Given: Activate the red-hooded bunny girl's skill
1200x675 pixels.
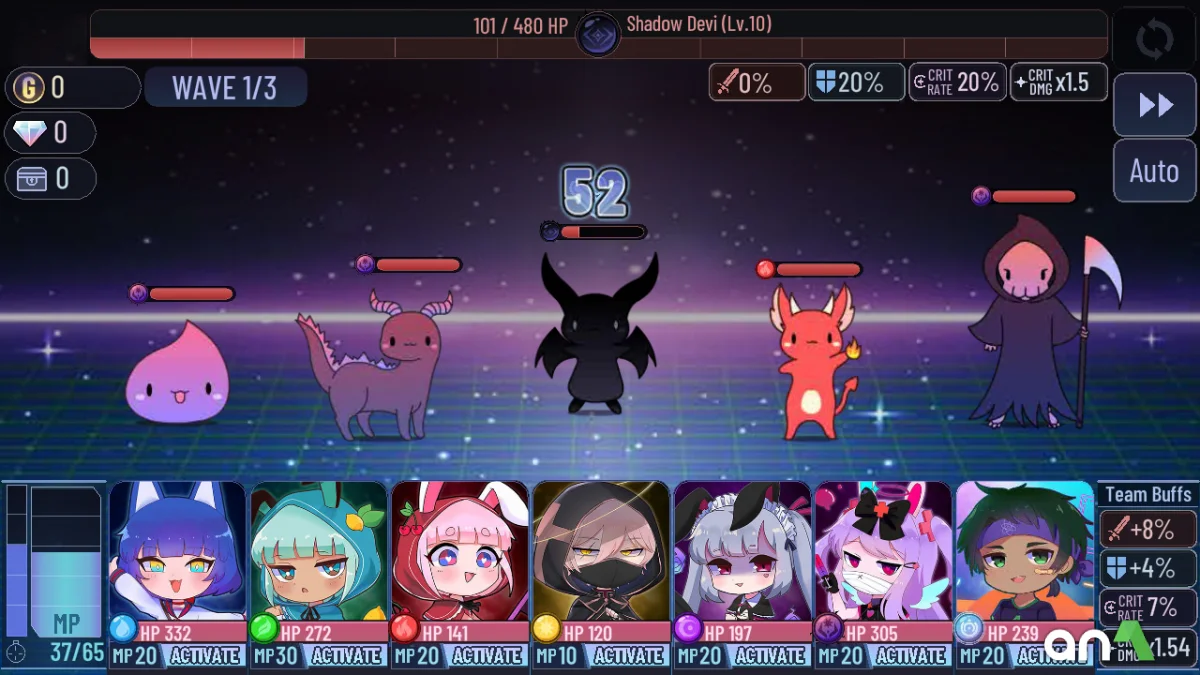Looking at the screenshot, I should pyautogui.click(x=487, y=656).
